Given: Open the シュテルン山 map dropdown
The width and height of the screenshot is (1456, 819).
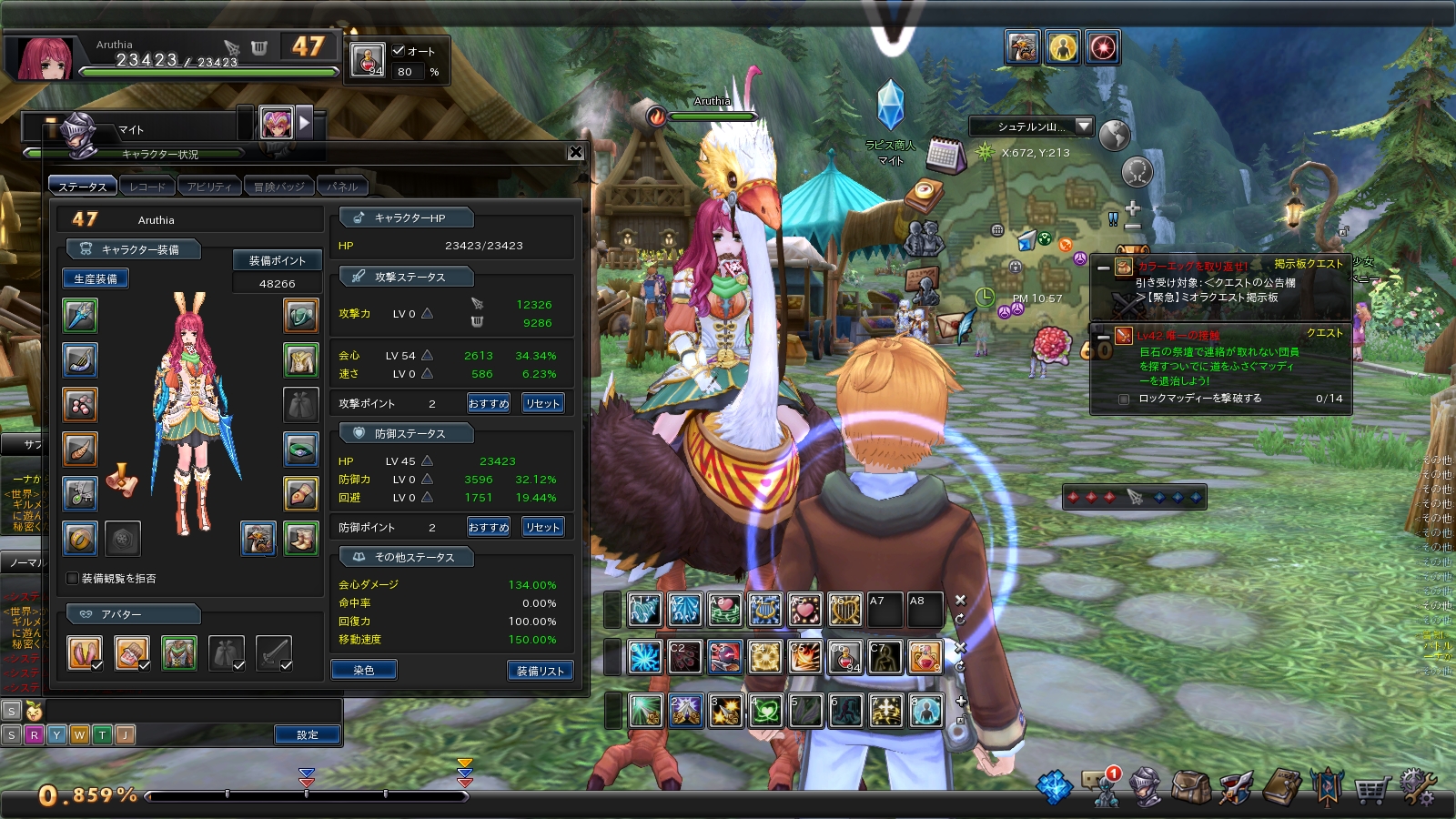Looking at the screenshot, I should (1083, 126).
